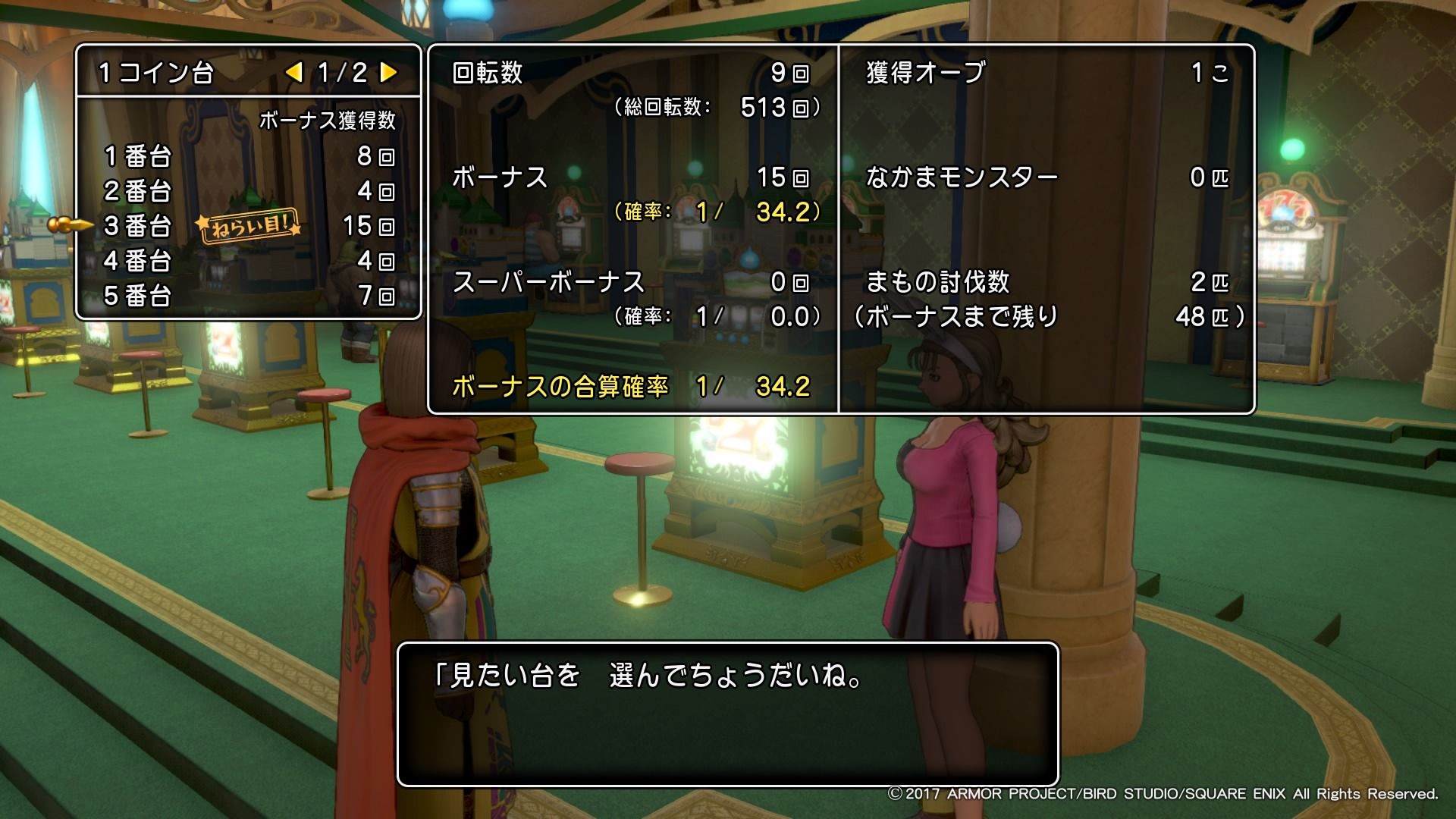Click the 1/2 page indicator
The image size is (1456, 819).
coord(343,74)
